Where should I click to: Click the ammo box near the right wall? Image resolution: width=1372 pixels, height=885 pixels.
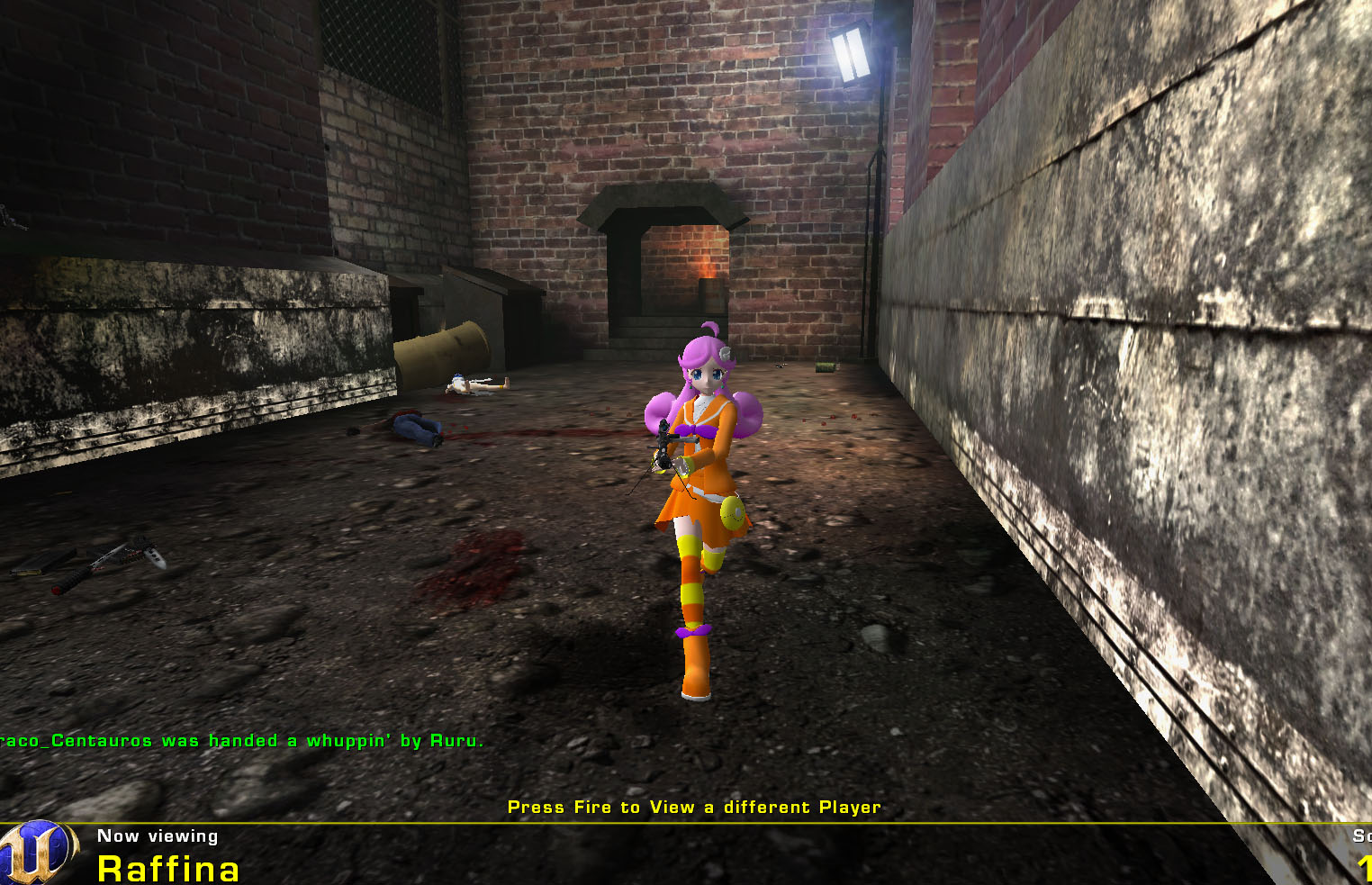coord(826,366)
